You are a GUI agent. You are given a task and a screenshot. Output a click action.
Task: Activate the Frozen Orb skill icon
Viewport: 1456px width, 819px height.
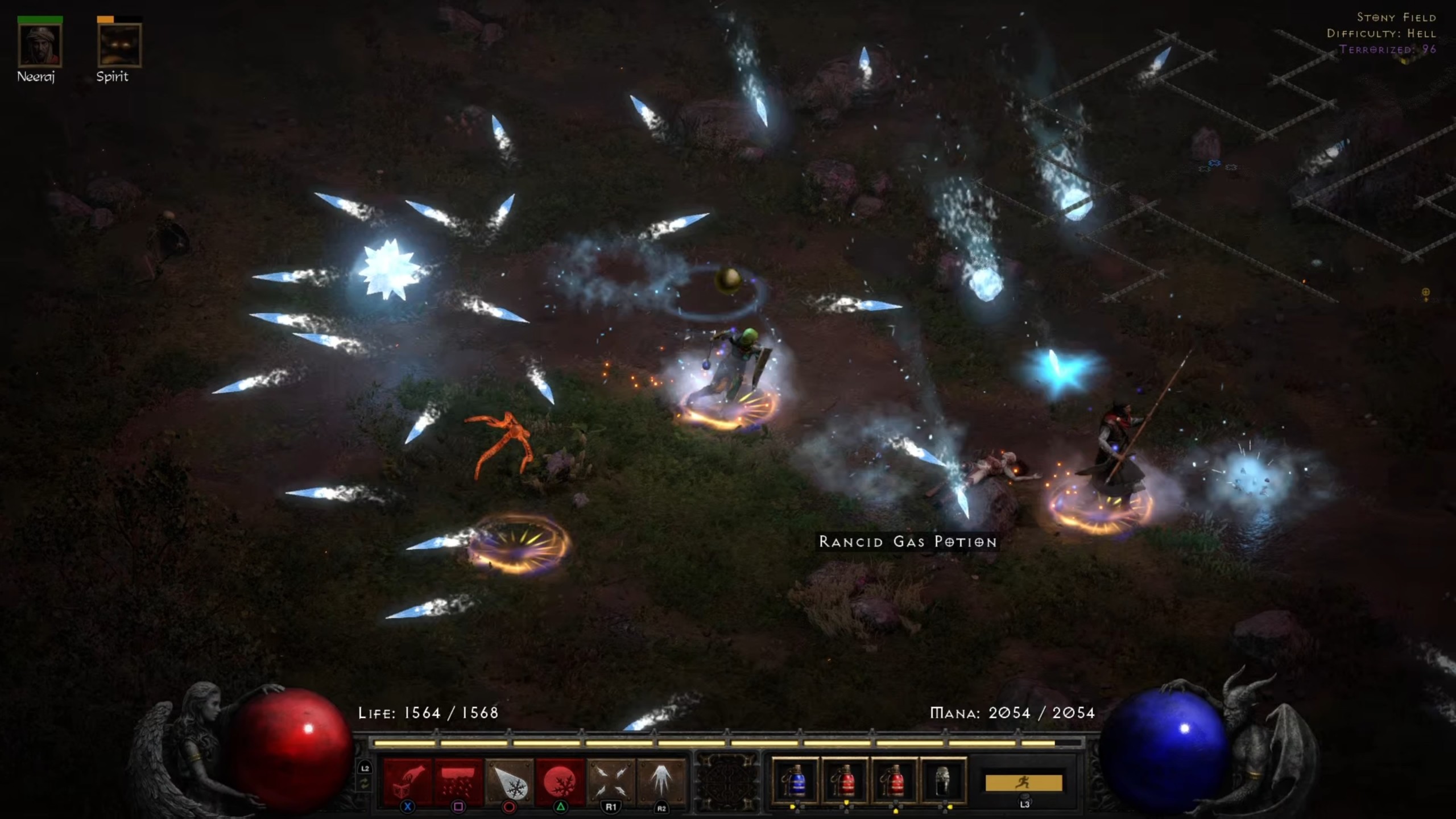560,782
